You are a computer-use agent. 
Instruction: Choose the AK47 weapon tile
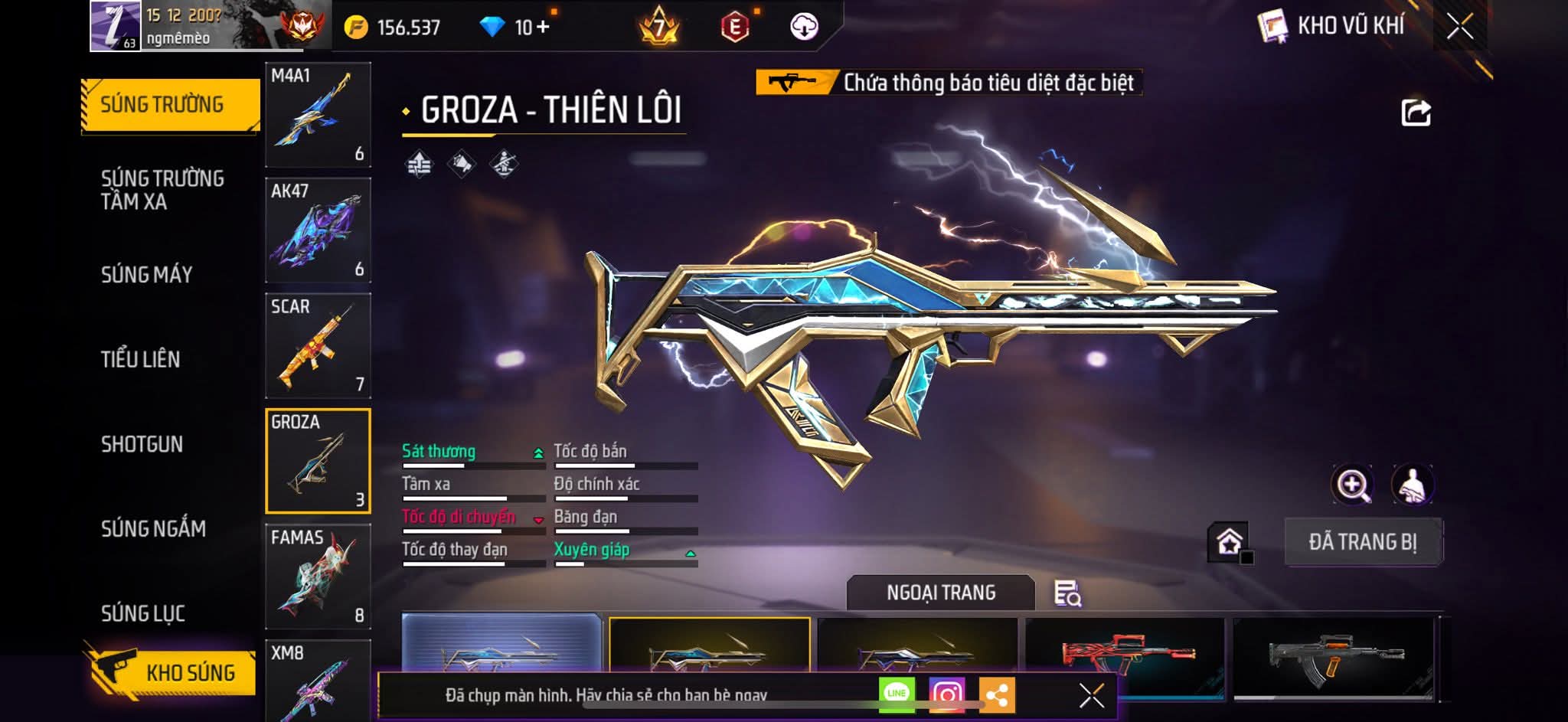(x=318, y=230)
